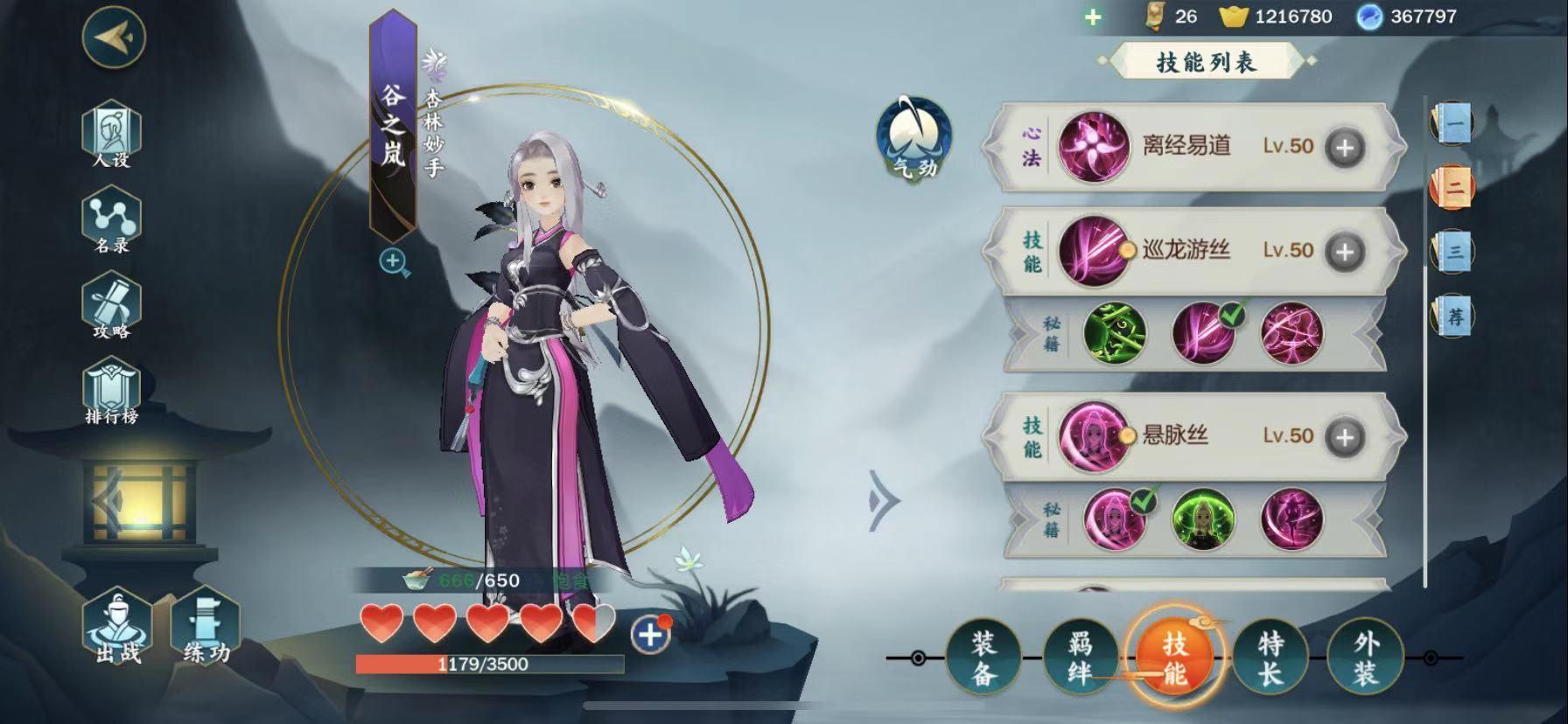Upgrade 悬脉丝 with its plus button
The image size is (1568, 724).
[1345, 437]
